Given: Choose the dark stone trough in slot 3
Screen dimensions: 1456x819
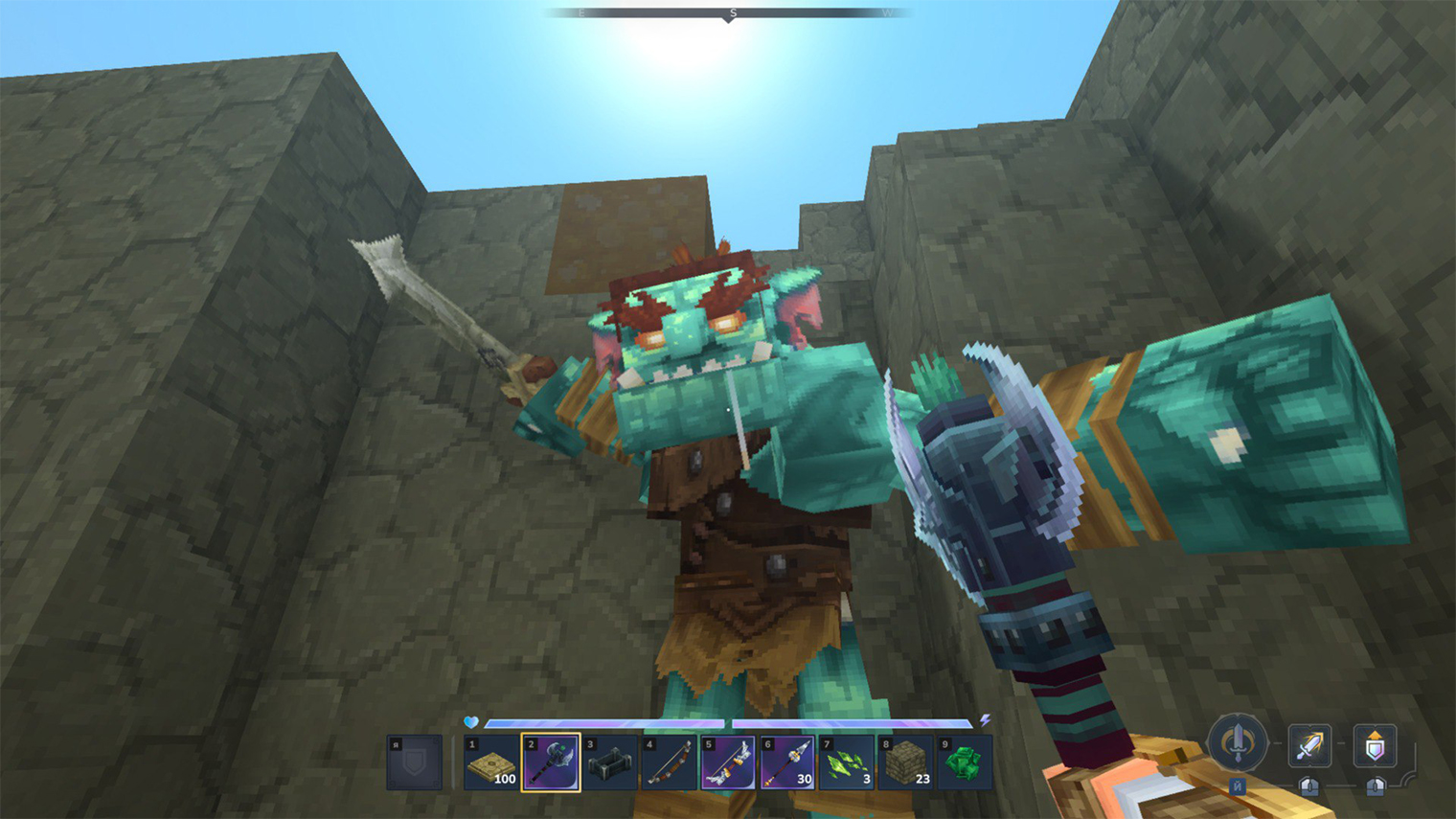Looking at the screenshot, I should [610, 763].
